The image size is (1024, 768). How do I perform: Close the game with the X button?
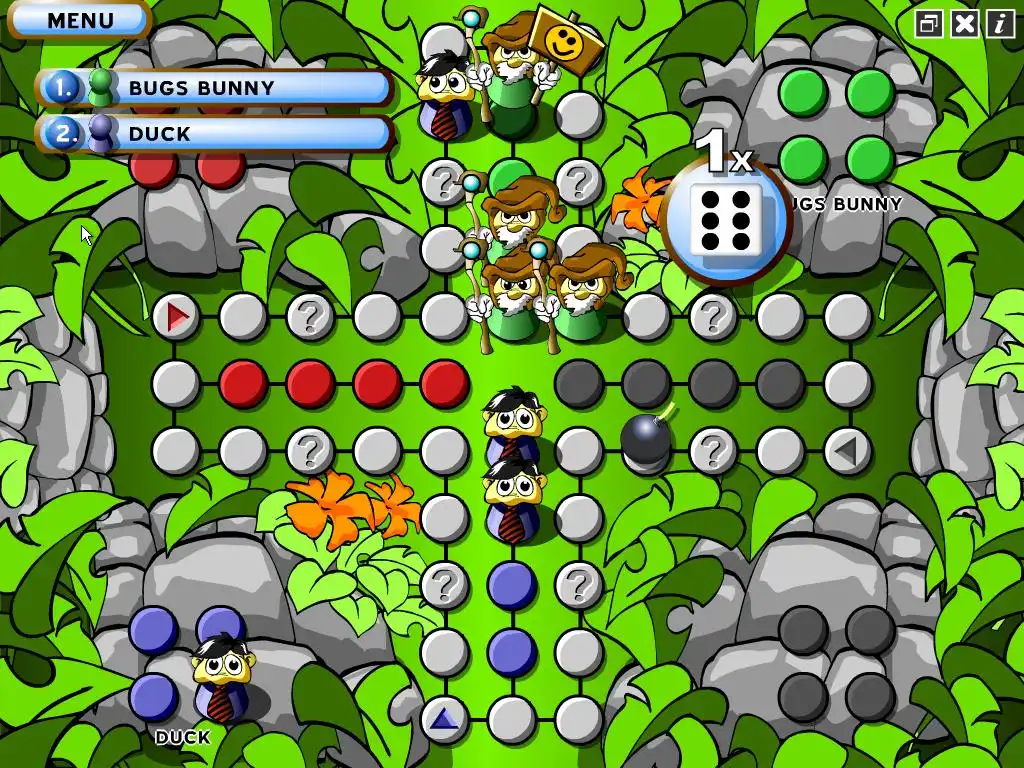[965, 24]
